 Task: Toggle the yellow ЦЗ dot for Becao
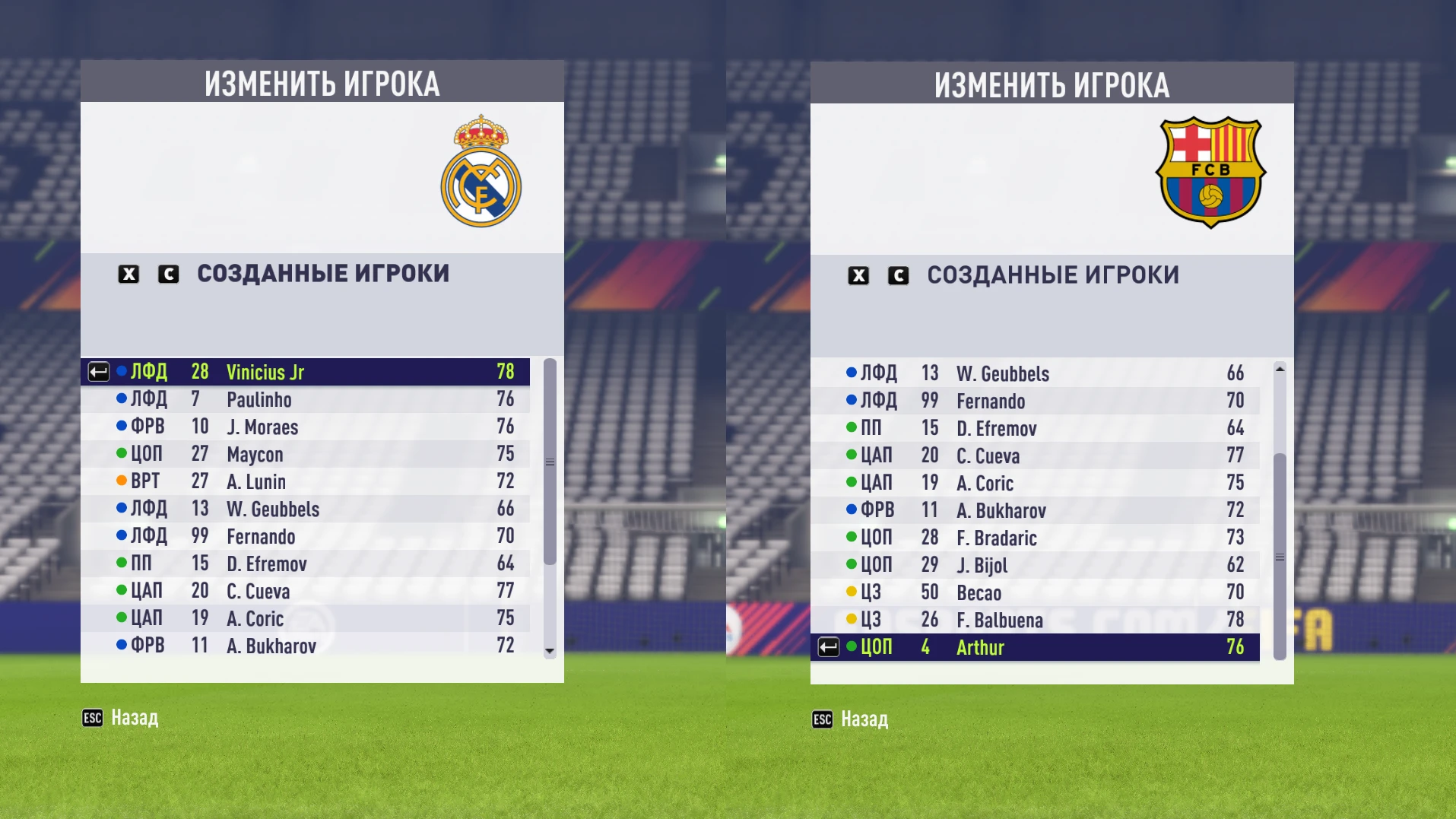coord(851,592)
